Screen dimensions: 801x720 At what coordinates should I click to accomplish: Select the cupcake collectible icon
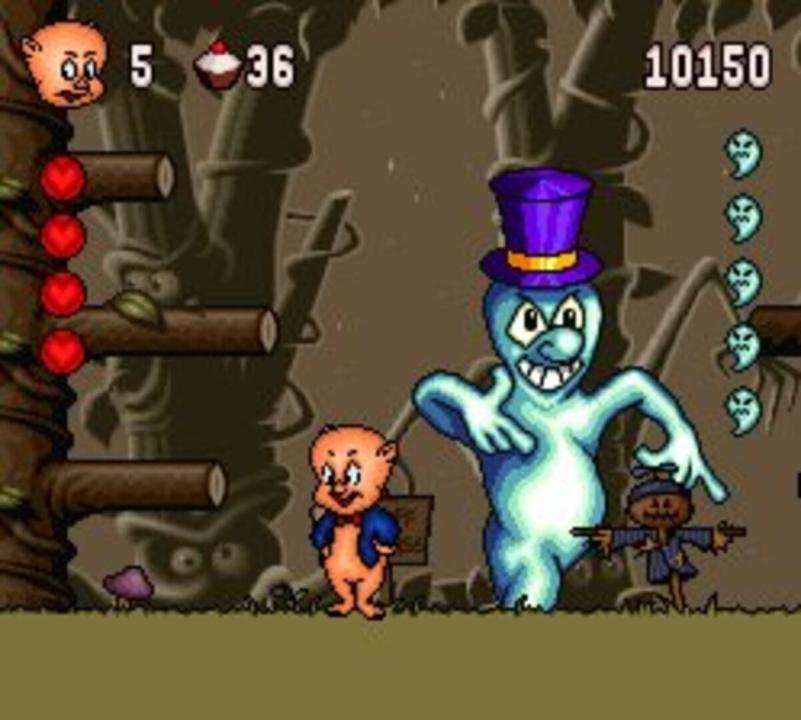[218, 66]
